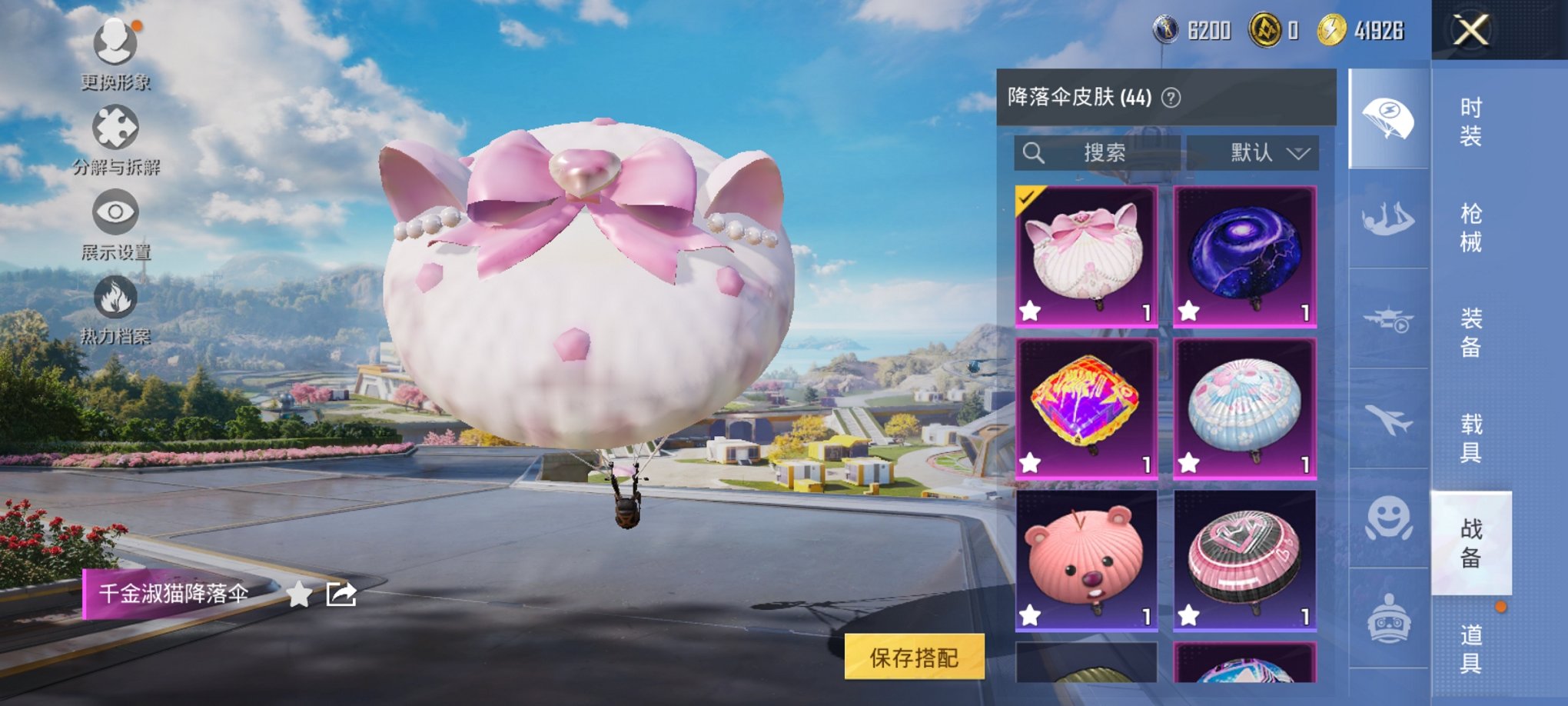Open the 分解与拆解 dismantle icon

[114, 127]
